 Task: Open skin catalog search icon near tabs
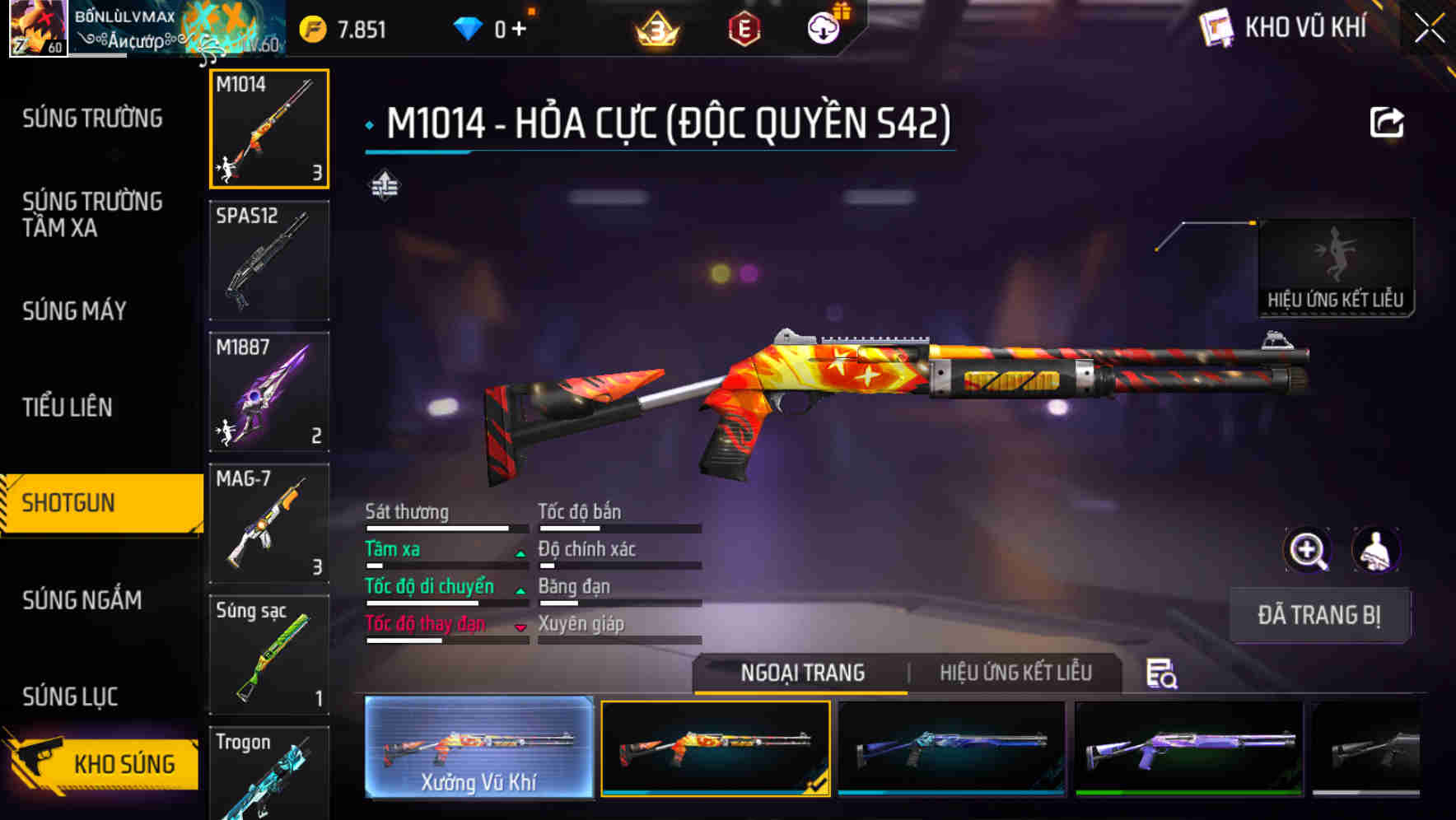1160,673
